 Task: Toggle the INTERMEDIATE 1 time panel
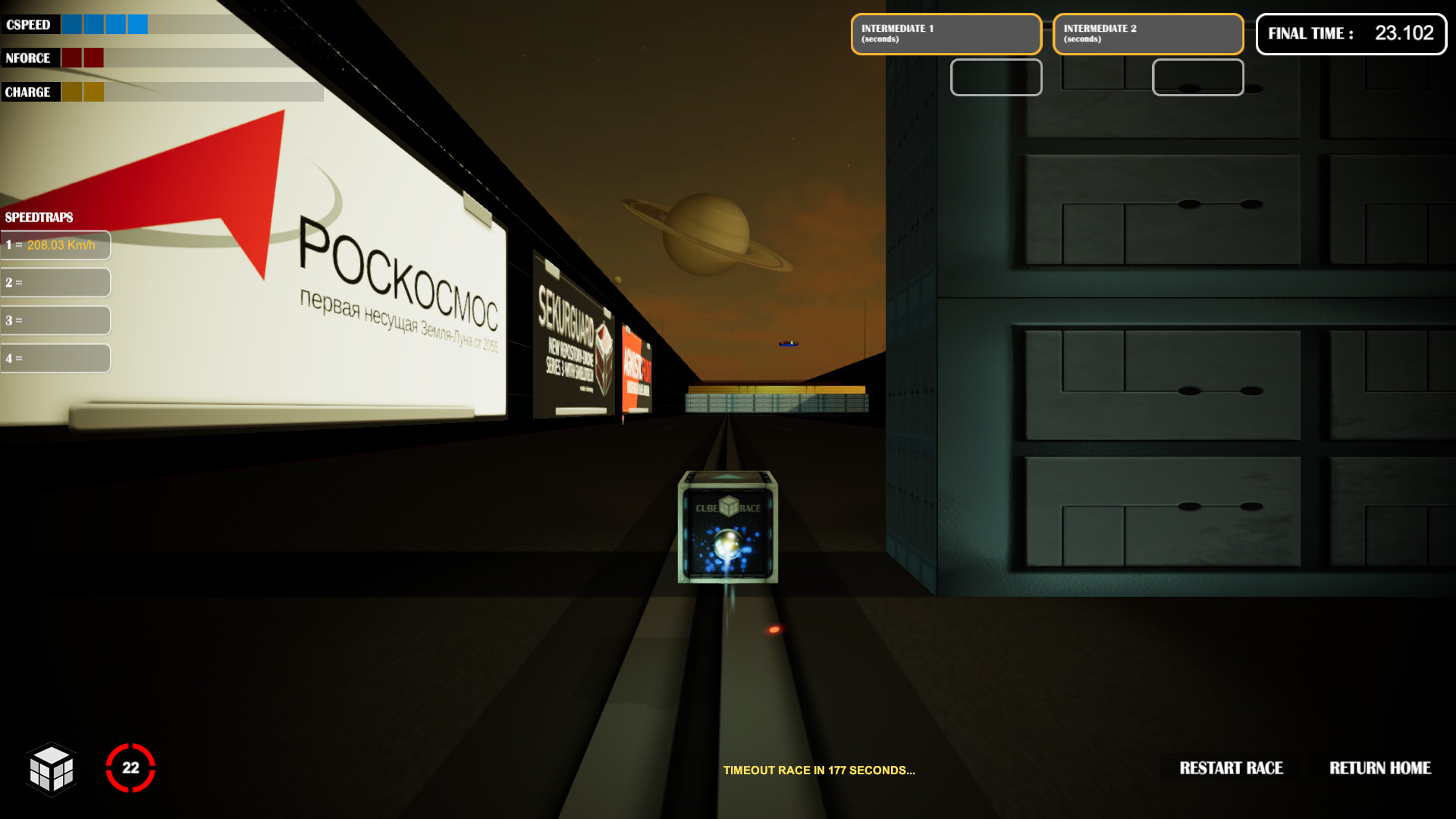click(x=946, y=33)
